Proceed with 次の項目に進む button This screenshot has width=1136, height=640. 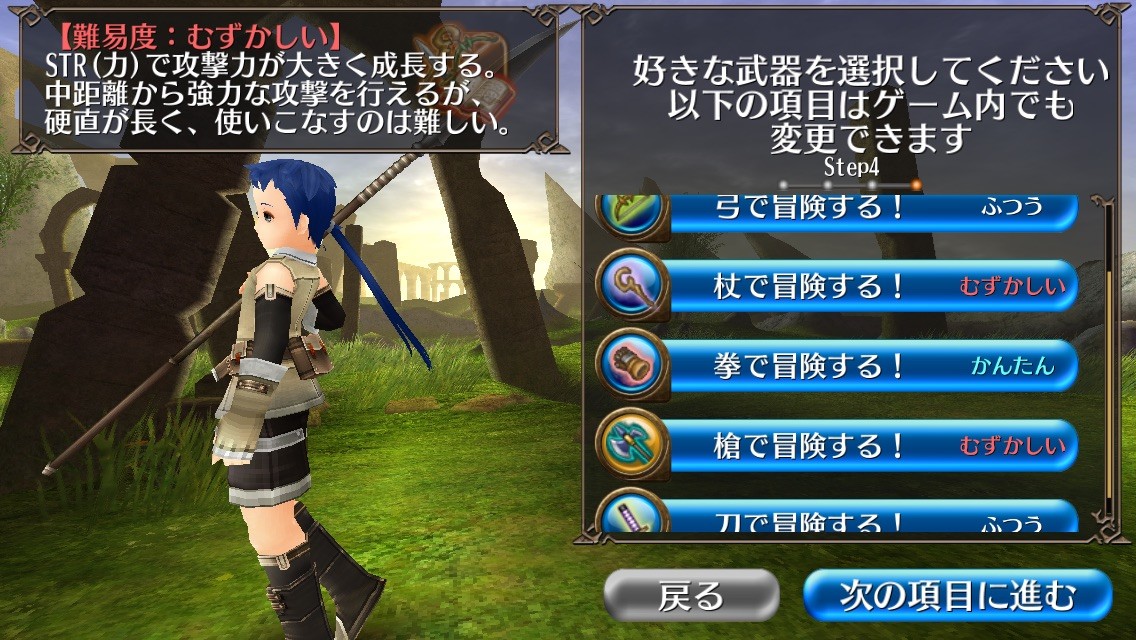click(x=957, y=596)
